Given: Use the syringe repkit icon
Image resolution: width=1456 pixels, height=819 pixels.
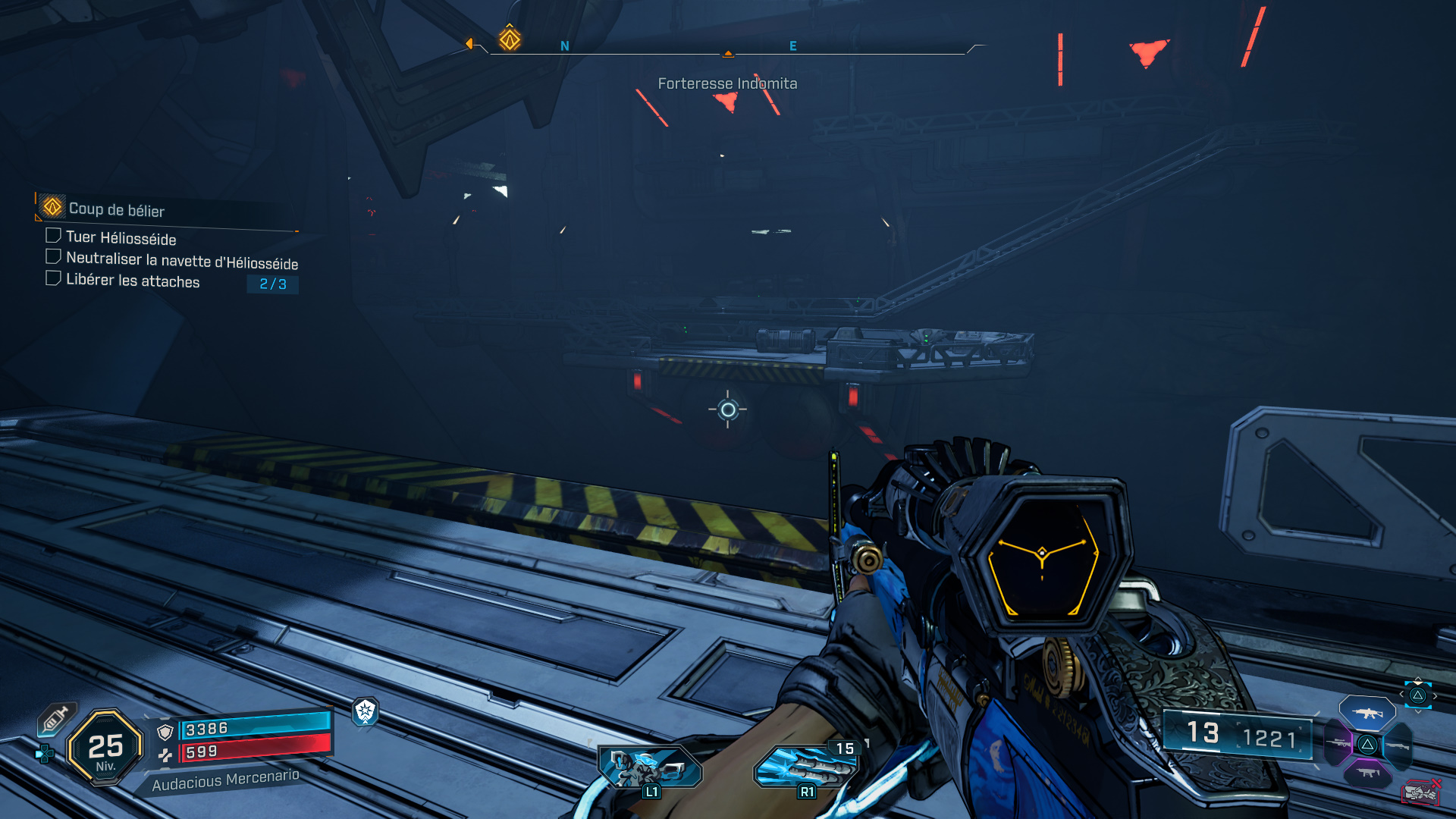Looking at the screenshot, I should [x=56, y=718].
